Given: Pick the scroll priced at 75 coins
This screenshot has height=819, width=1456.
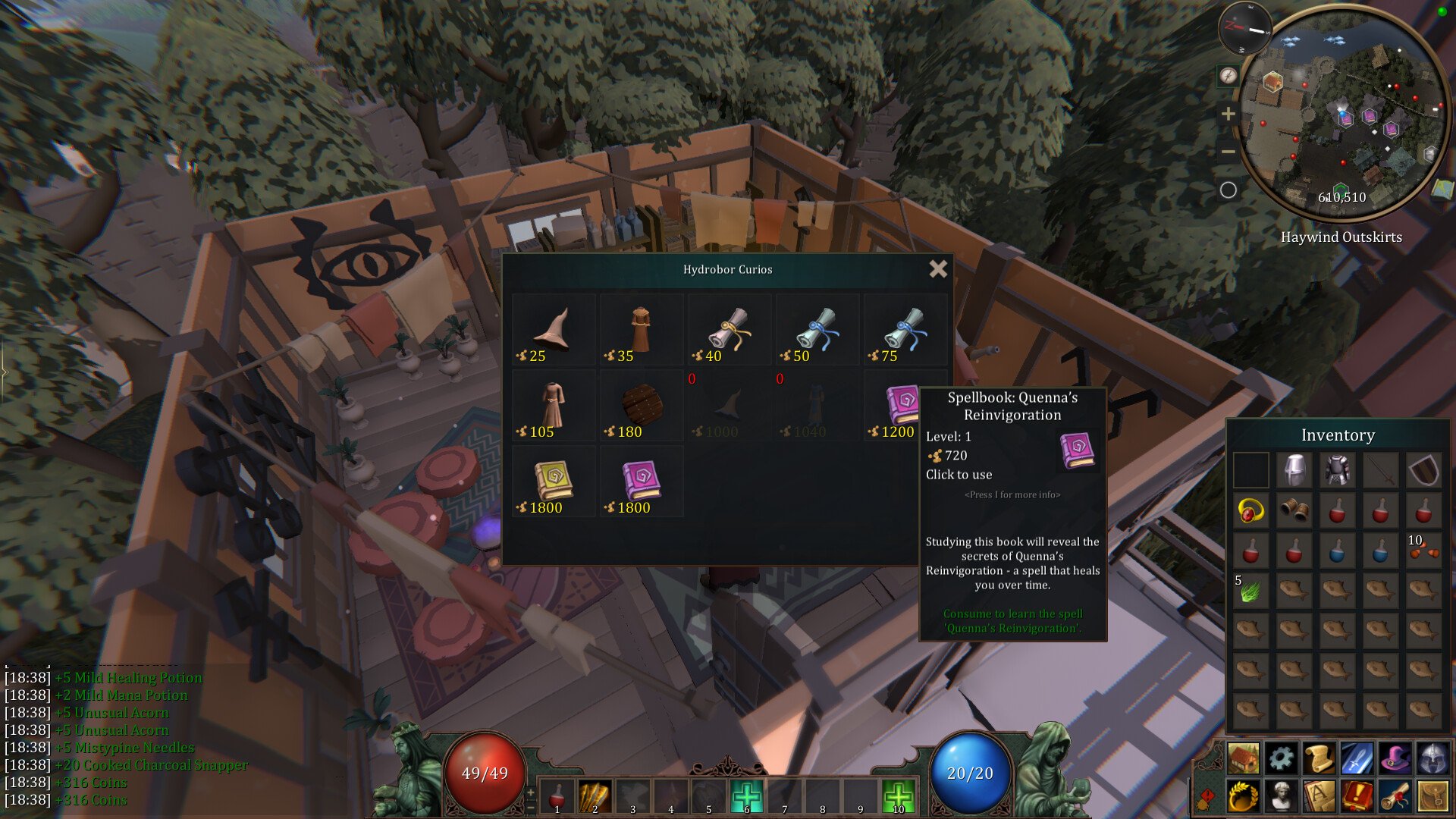Looking at the screenshot, I should pos(905,331).
